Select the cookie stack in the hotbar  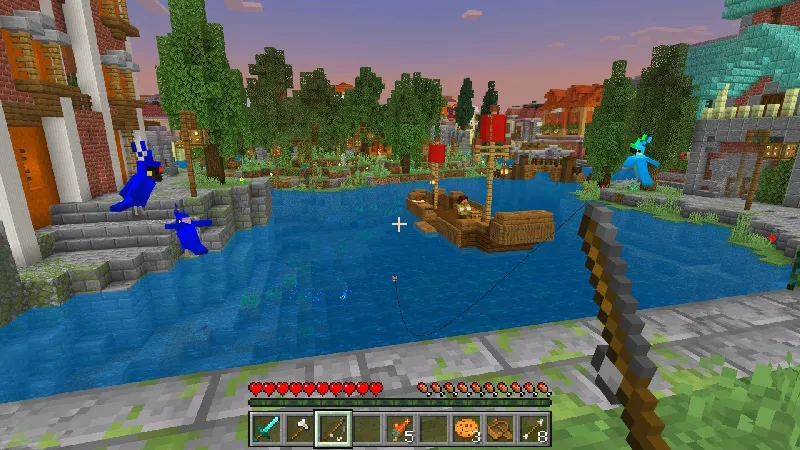tap(467, 429)
